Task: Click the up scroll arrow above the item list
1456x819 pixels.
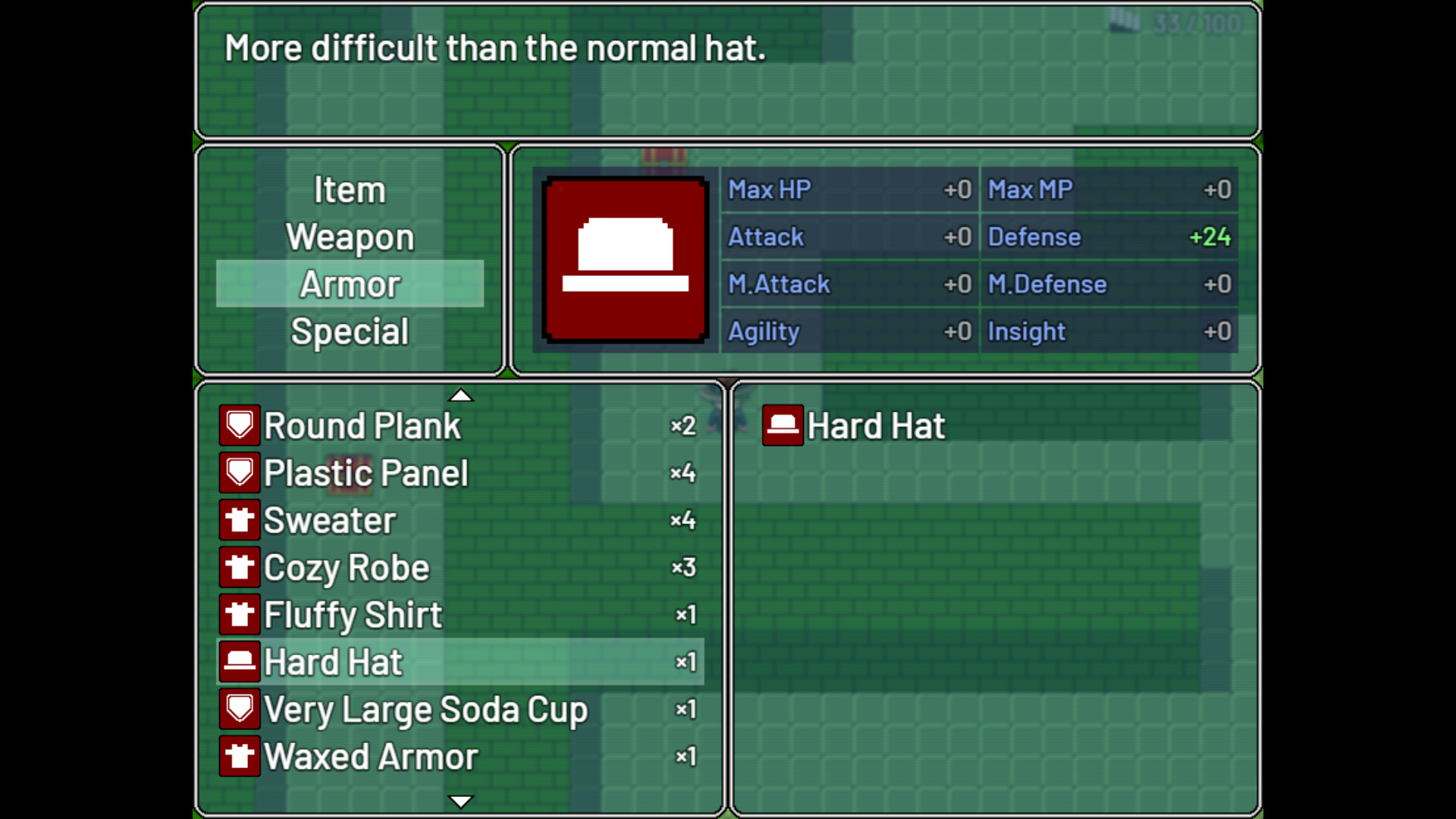Action: [x=461, y=395]
